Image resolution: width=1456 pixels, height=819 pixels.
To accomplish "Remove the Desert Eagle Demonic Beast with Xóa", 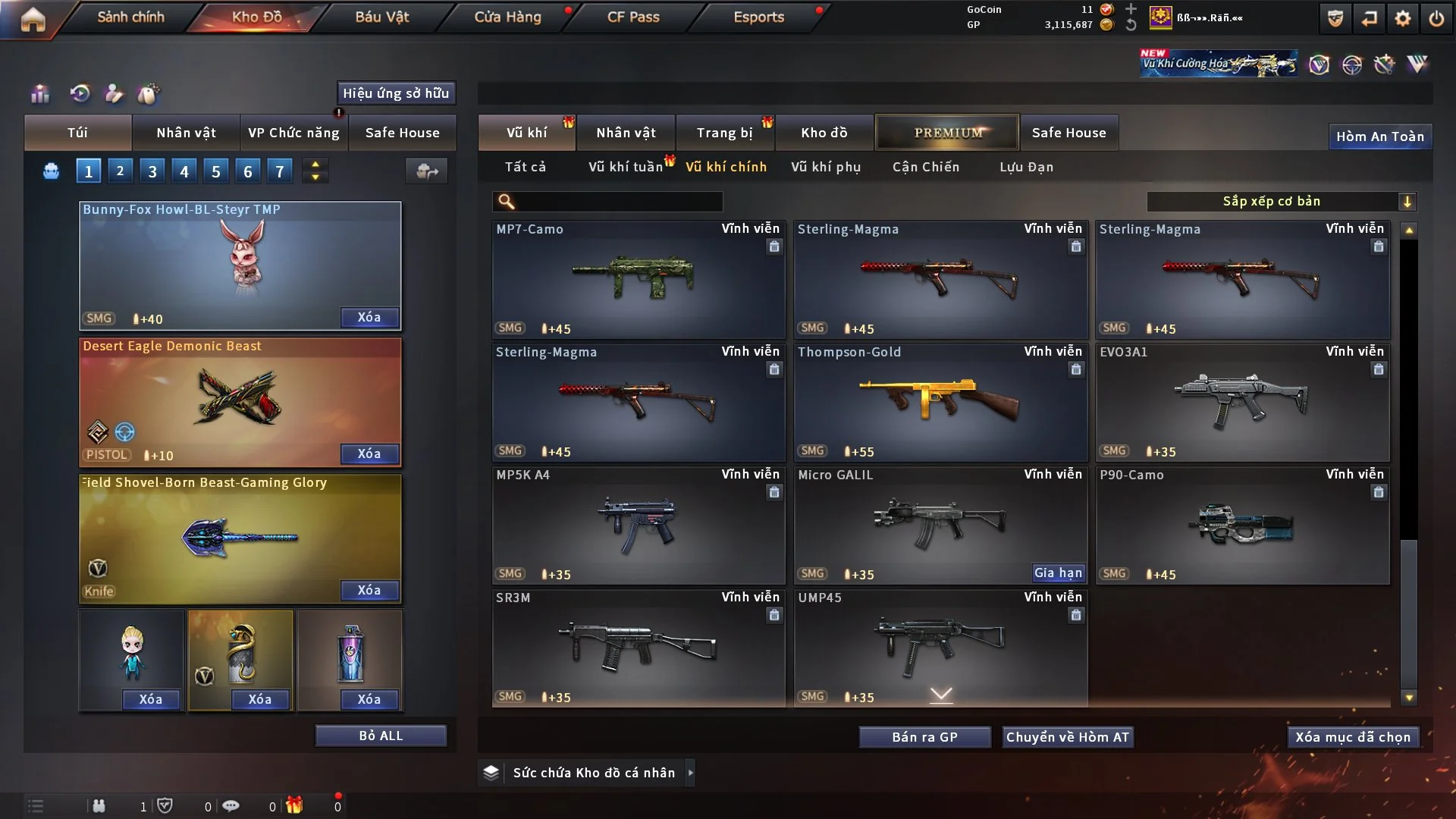I will 369,453.
